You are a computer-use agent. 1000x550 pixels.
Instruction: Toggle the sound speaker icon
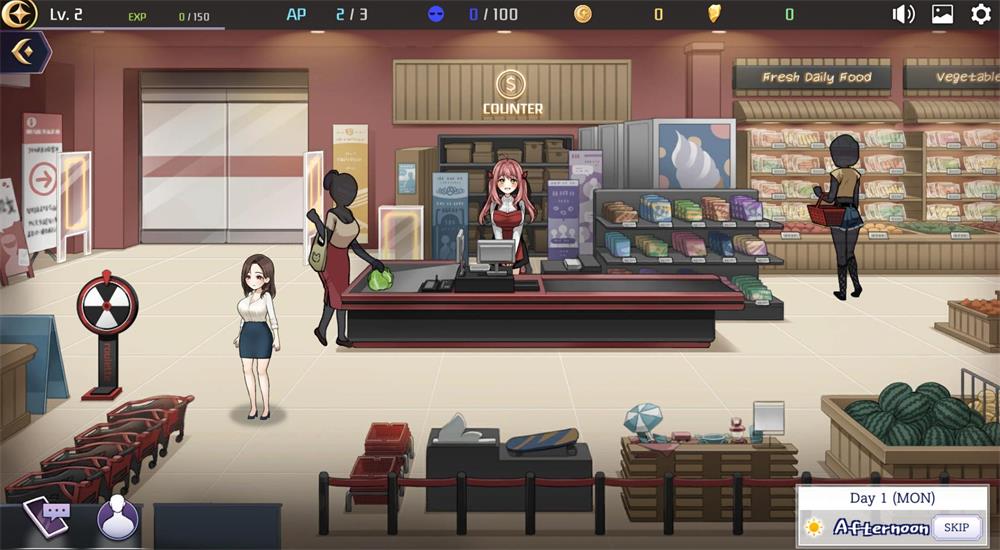[x=903, y=14]
